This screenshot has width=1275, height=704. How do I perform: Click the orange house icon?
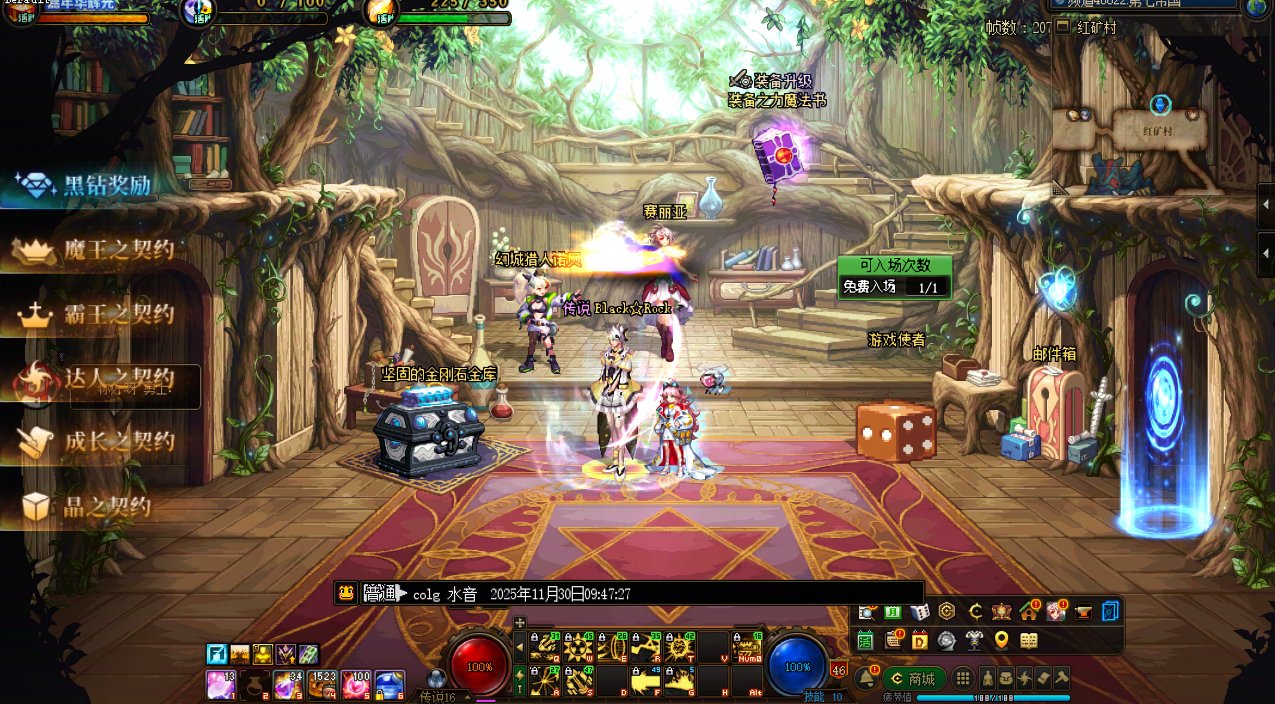tap(1029, 612)
